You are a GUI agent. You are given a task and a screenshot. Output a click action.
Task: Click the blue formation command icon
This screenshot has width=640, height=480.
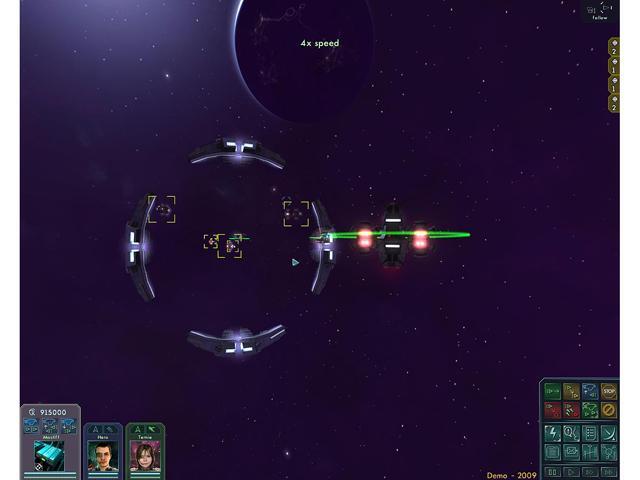tap(590, 392)
